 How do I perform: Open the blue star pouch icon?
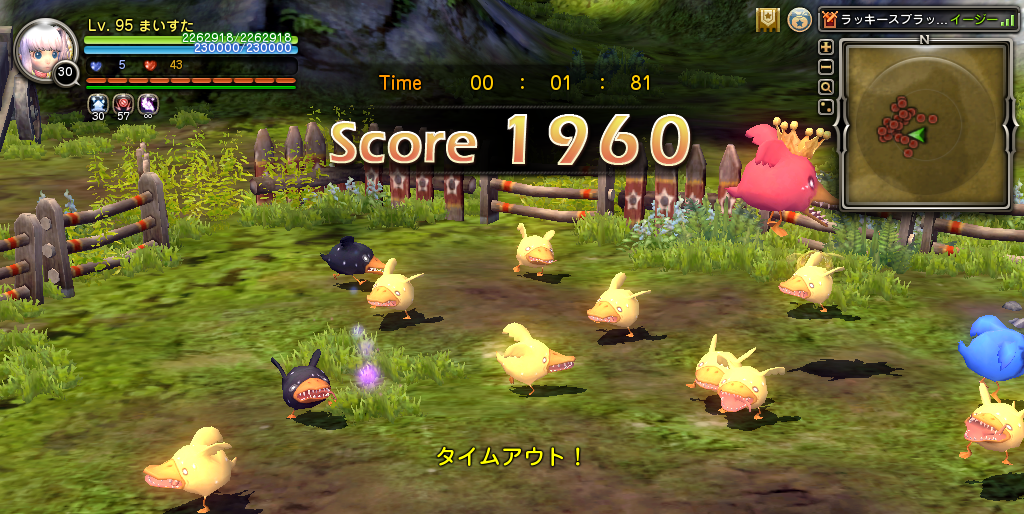pyautogui.click(x=799, y=20)
